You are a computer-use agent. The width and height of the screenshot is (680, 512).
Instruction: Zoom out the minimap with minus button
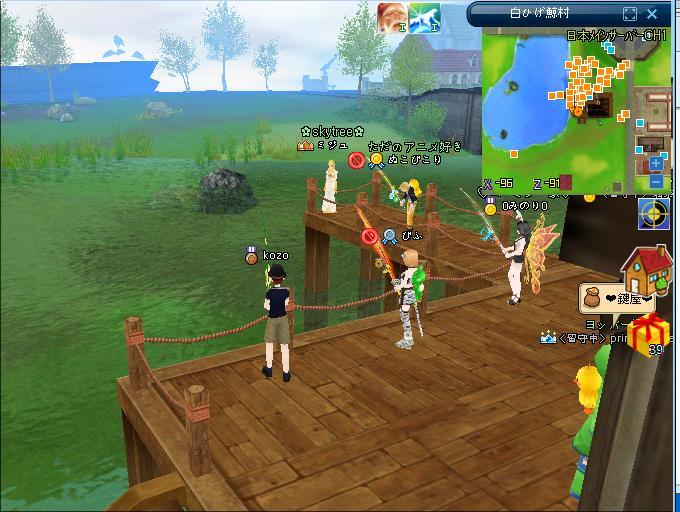tap(656, 181)
